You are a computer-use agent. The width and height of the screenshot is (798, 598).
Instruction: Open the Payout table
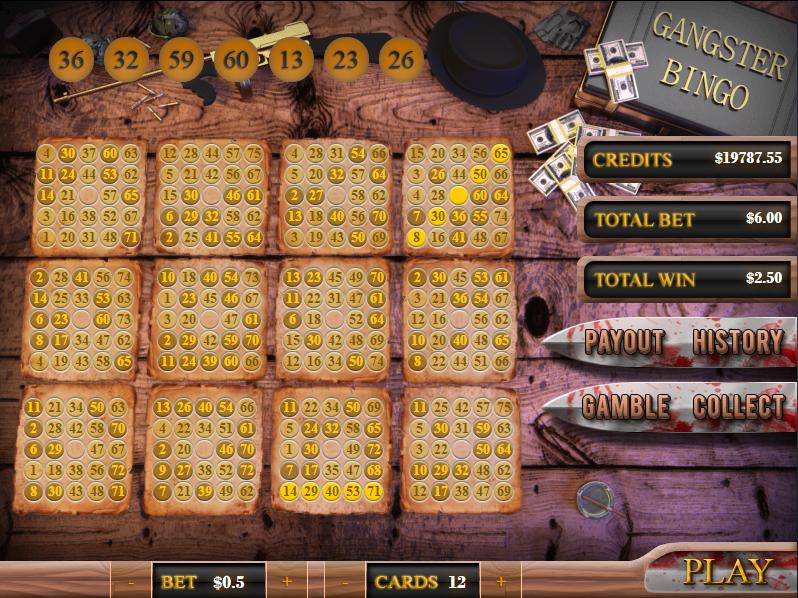click(x=625, y=342)
